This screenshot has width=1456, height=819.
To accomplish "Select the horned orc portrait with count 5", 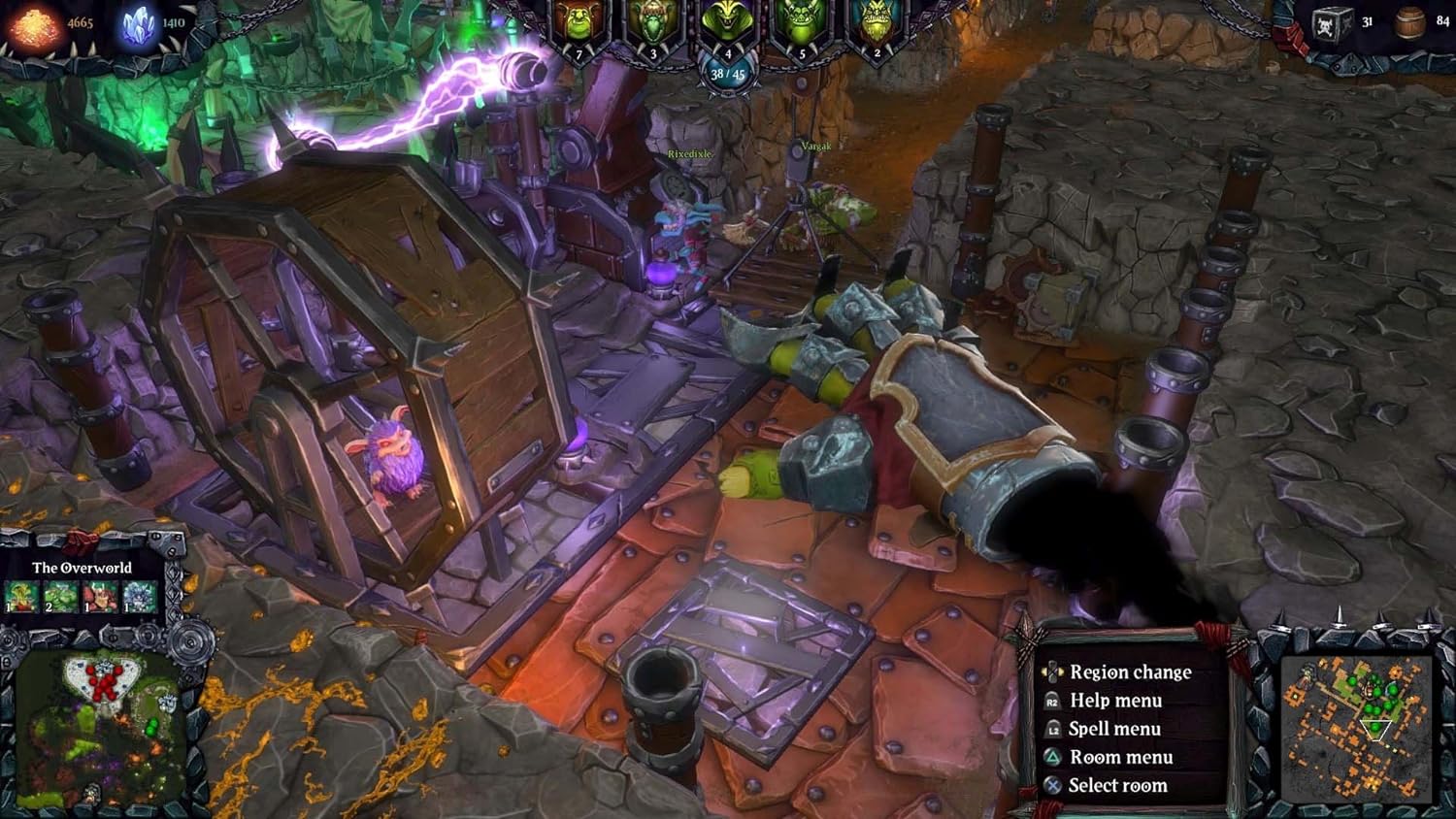I will pos(802,26).
